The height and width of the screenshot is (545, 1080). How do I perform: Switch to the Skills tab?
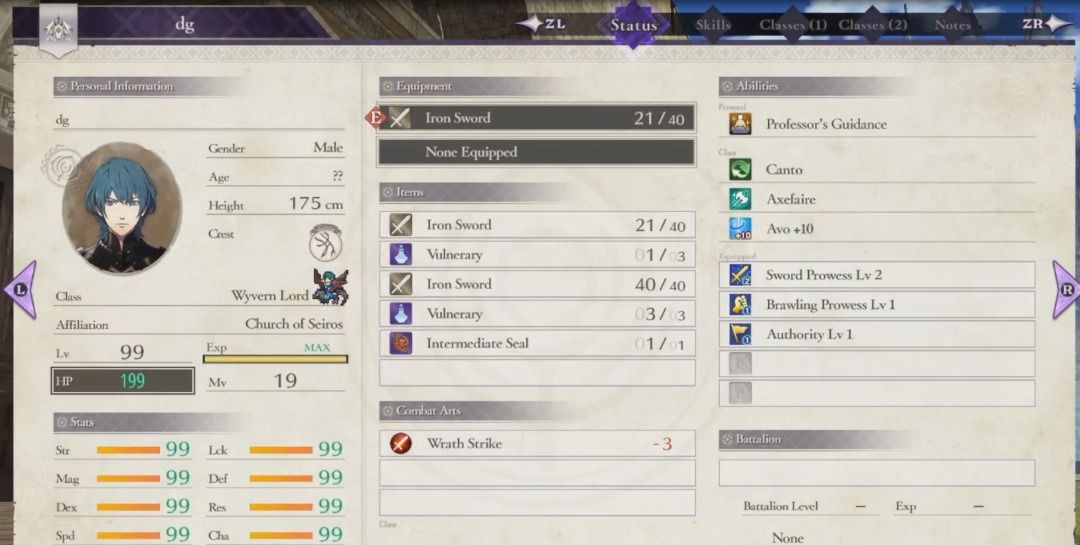tap(712, 25)
